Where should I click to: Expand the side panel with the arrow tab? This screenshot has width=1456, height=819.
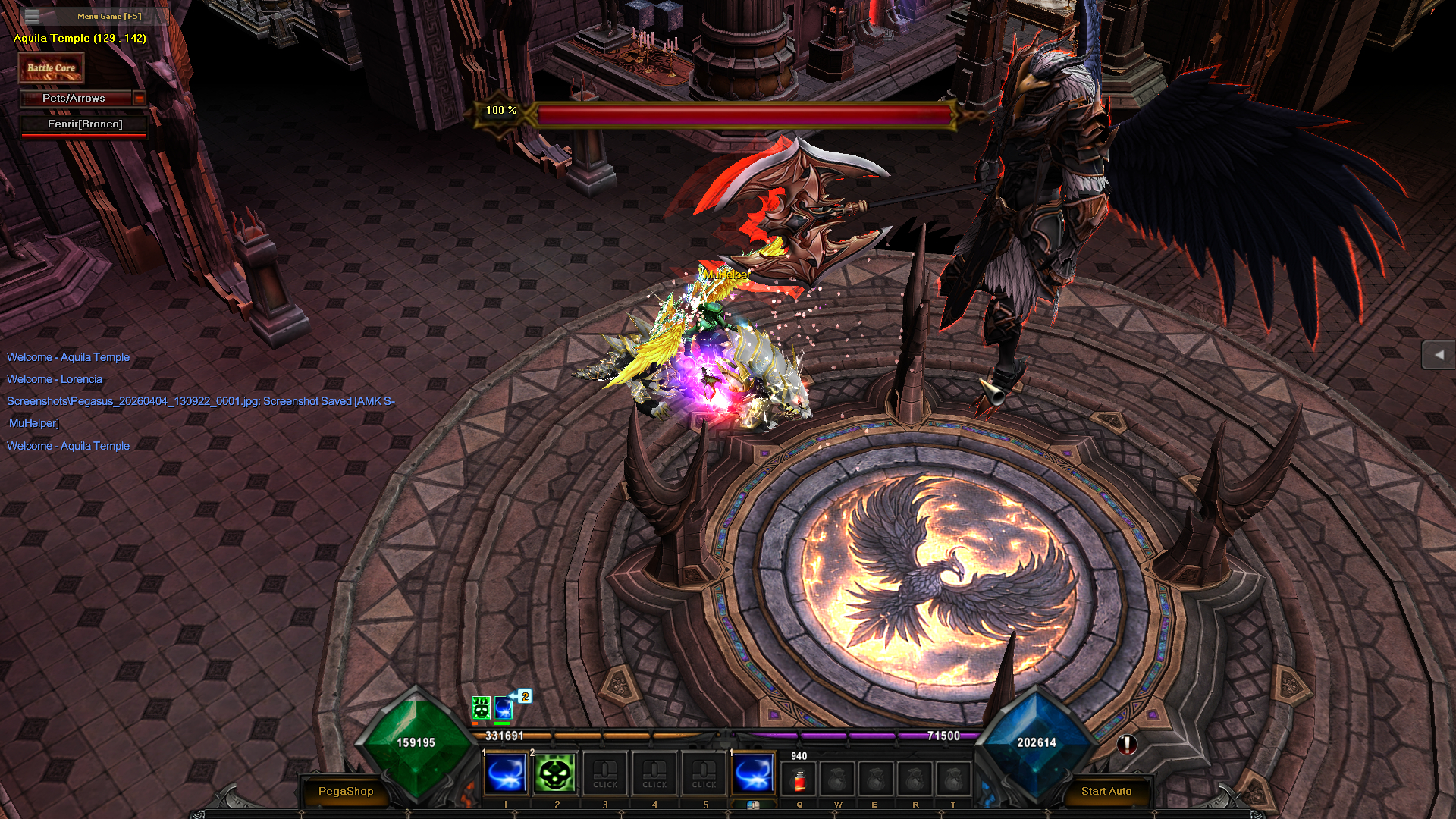pyautogui.click(x=1438, y=354)
